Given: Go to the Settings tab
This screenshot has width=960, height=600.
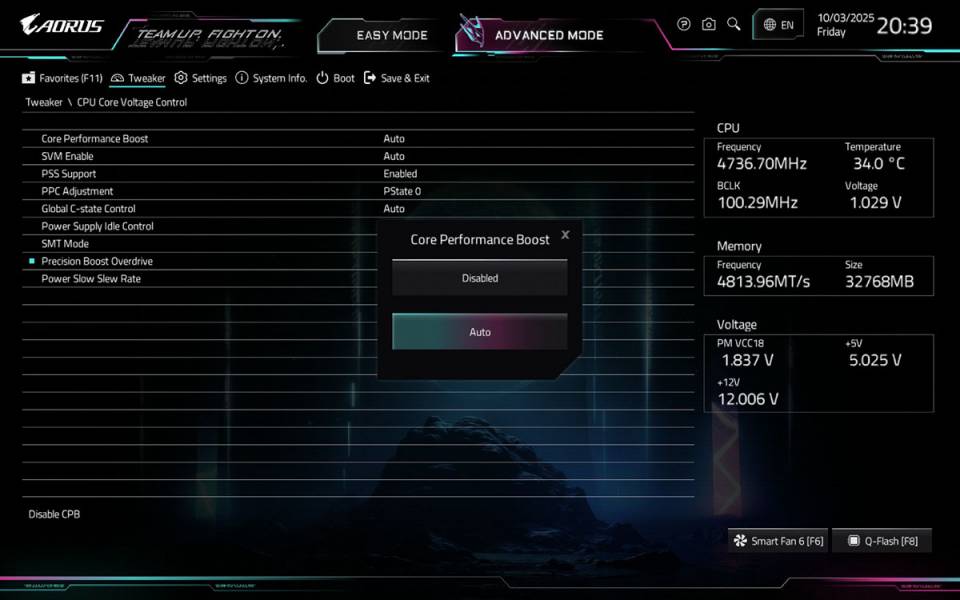Looking at the screenshot, I should [x=201, y=78].
